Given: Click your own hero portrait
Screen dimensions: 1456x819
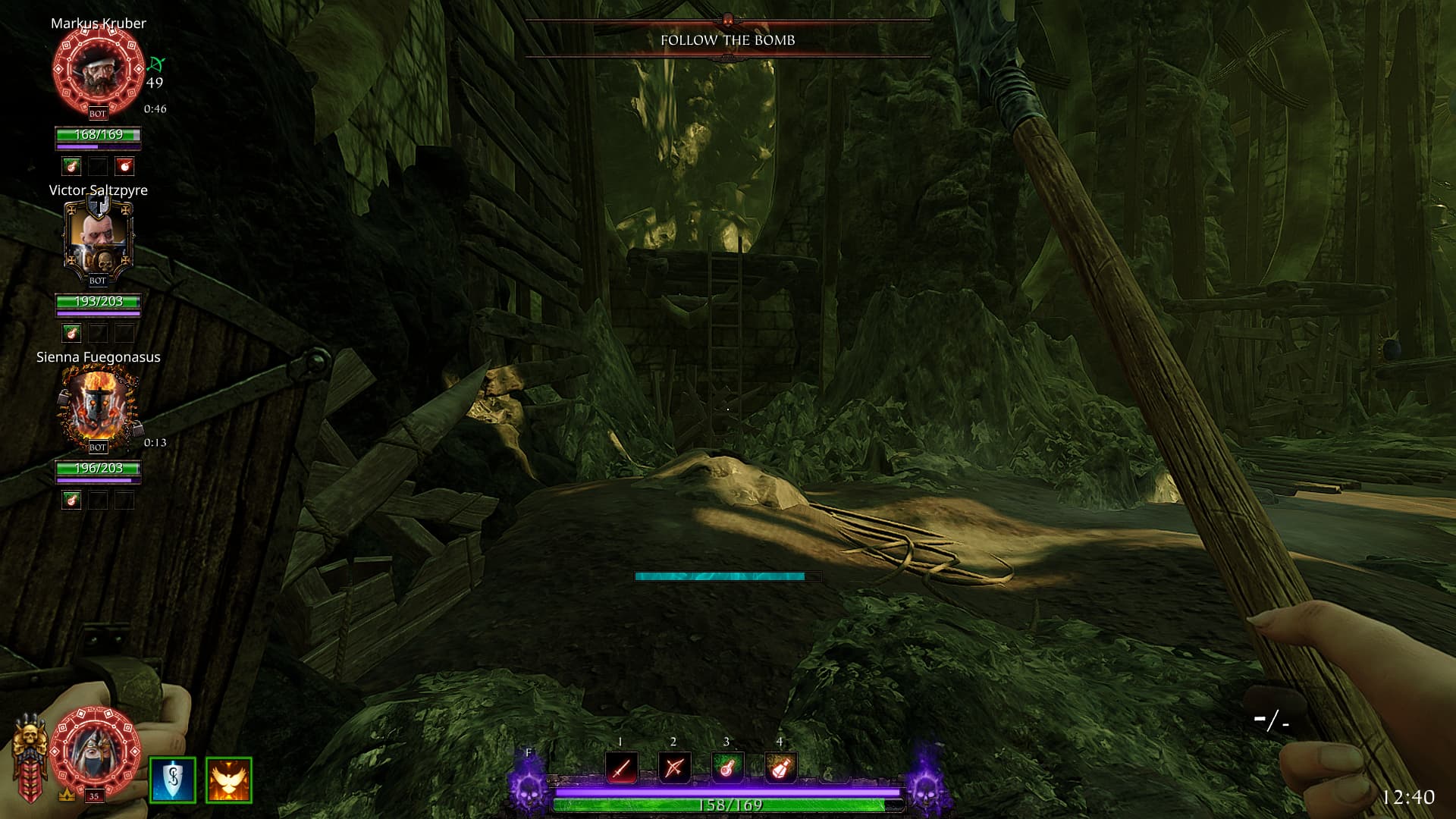Looking at the screenshot, I should tap(97, 751).
